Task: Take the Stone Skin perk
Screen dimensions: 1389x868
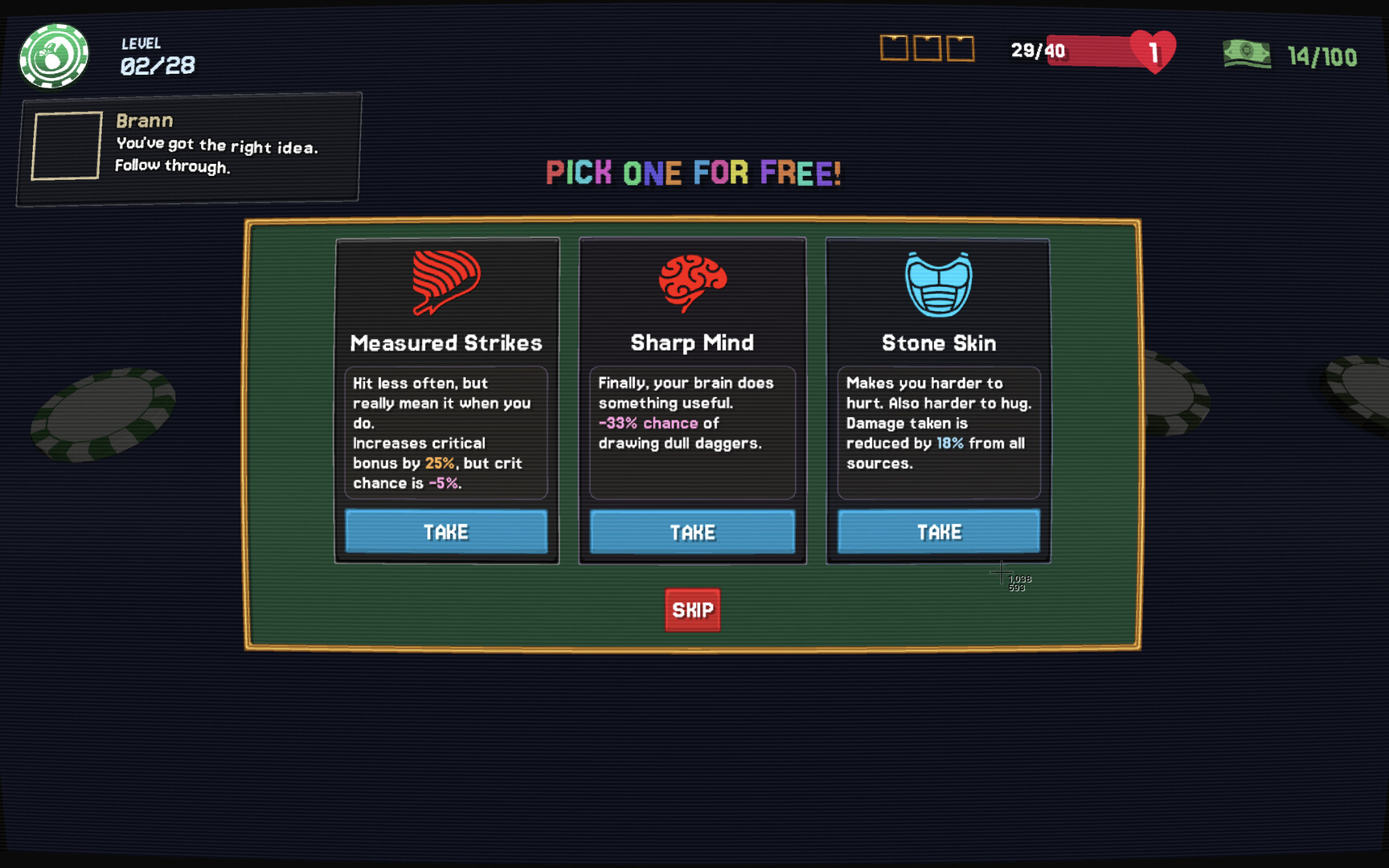Action: click(x=938, y=531)
